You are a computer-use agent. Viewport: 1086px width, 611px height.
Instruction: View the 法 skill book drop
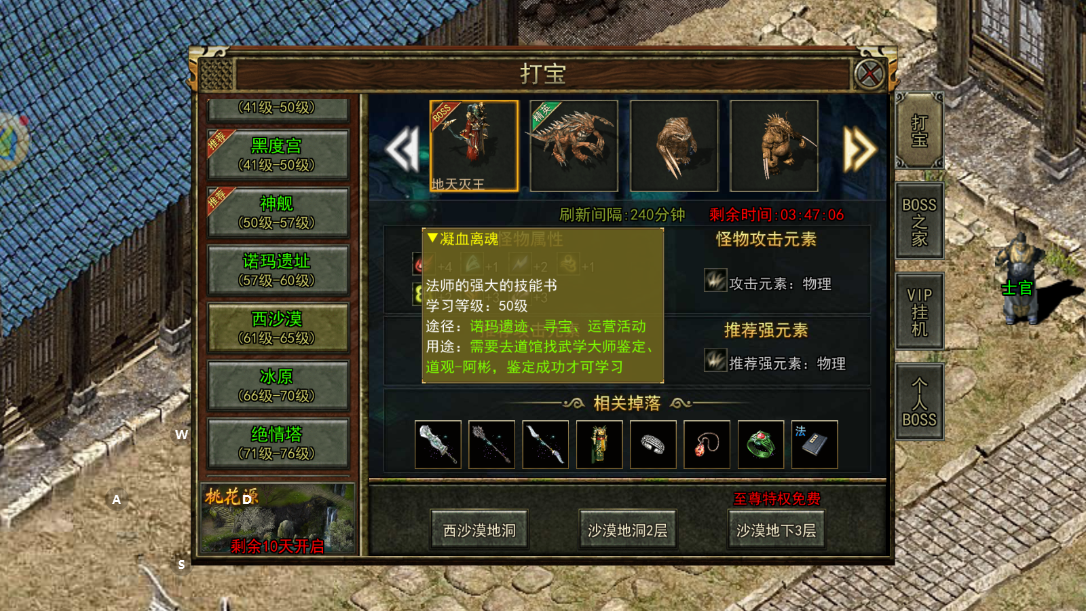[x=814, y=445]
